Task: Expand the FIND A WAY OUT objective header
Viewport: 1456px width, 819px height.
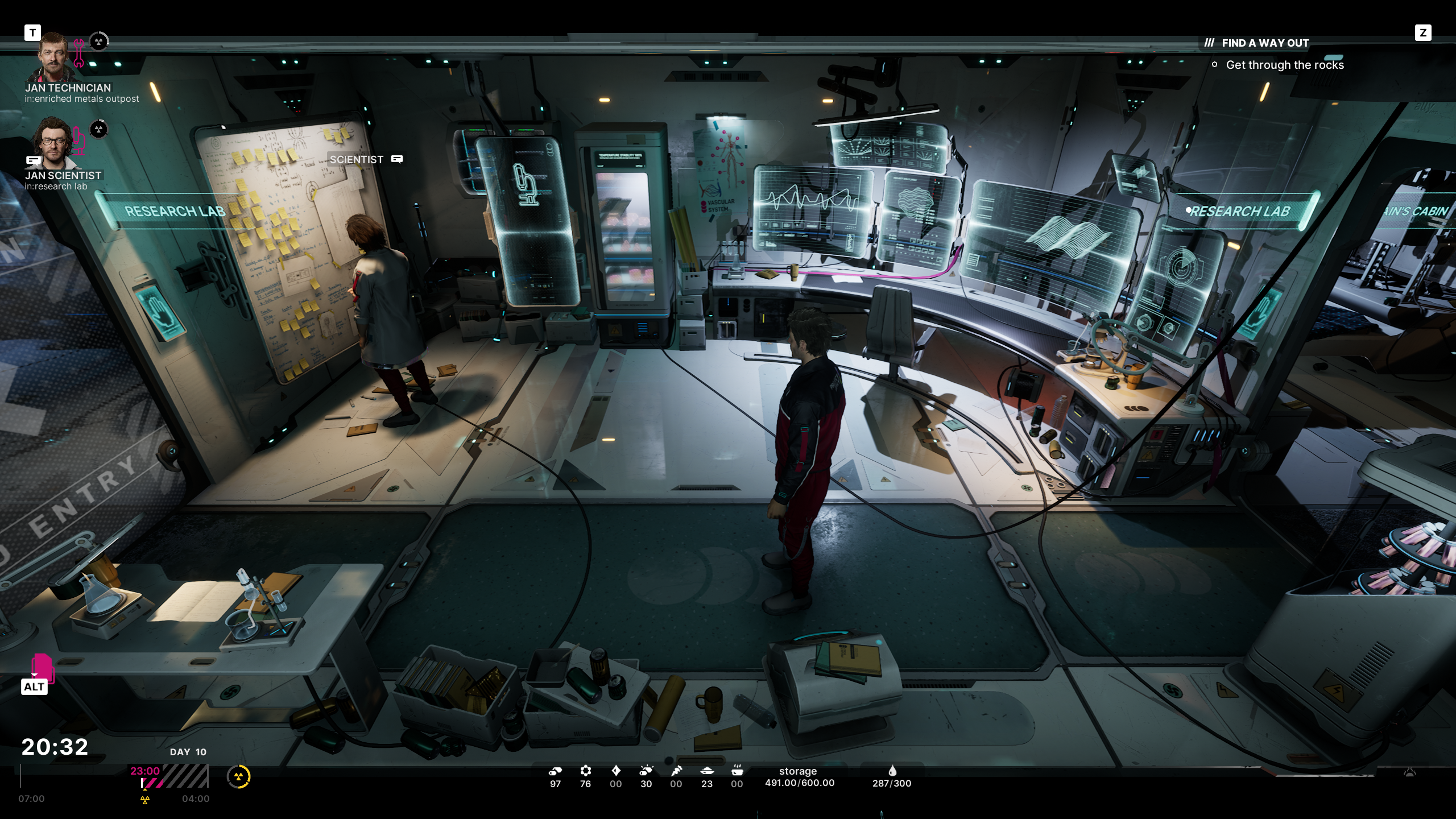Action: pyautogui.click(x=1265, y=43)
